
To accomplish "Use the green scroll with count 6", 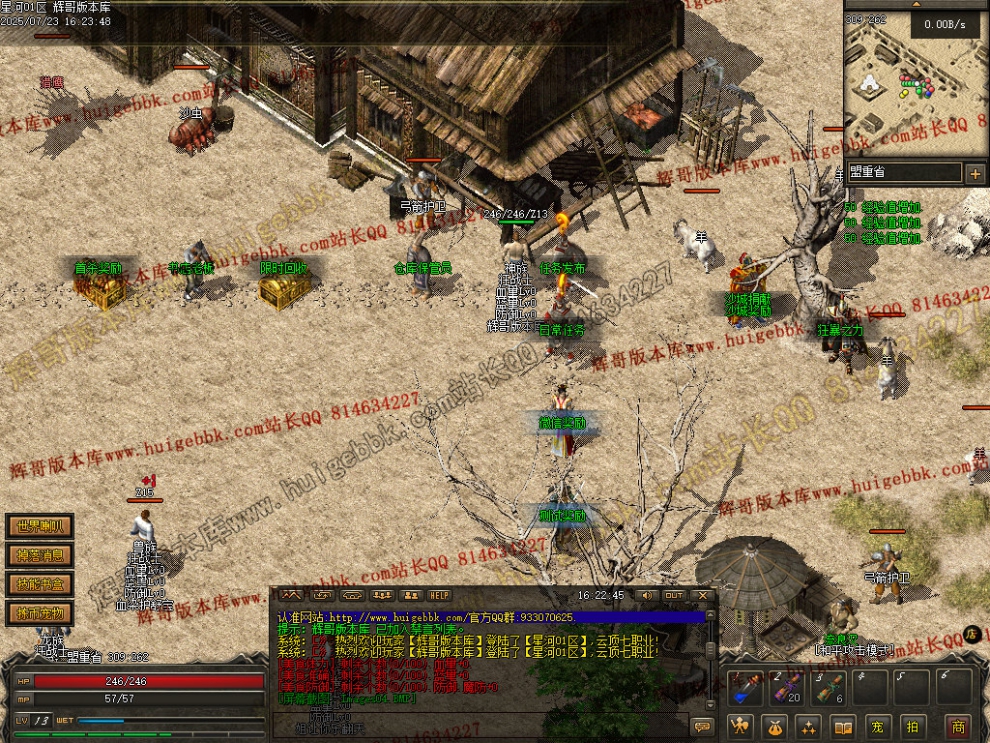I will [x=830, y=688].
